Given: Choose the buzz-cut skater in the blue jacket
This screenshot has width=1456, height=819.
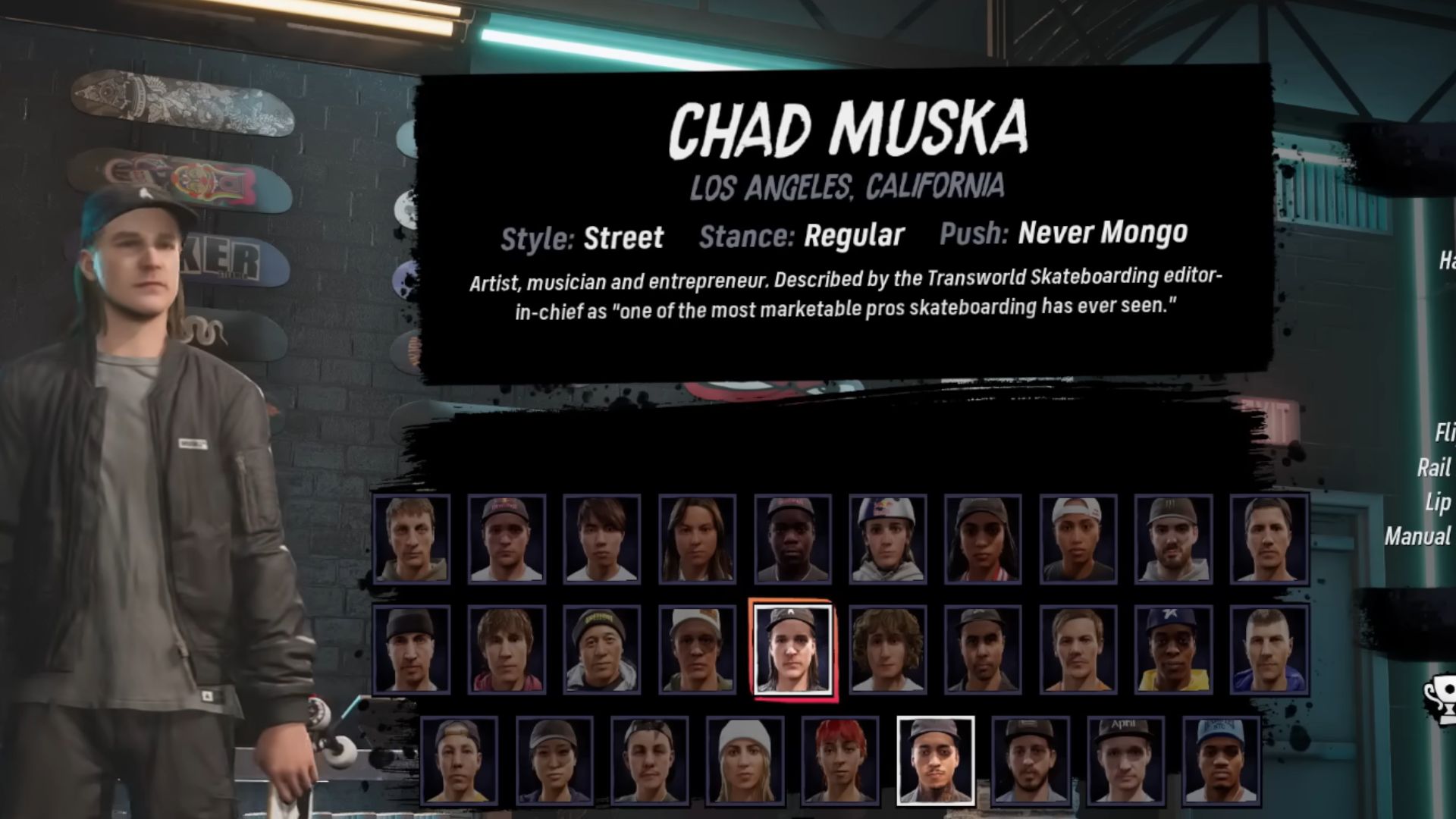Looking at the screenshot, I should point(1269,650).
